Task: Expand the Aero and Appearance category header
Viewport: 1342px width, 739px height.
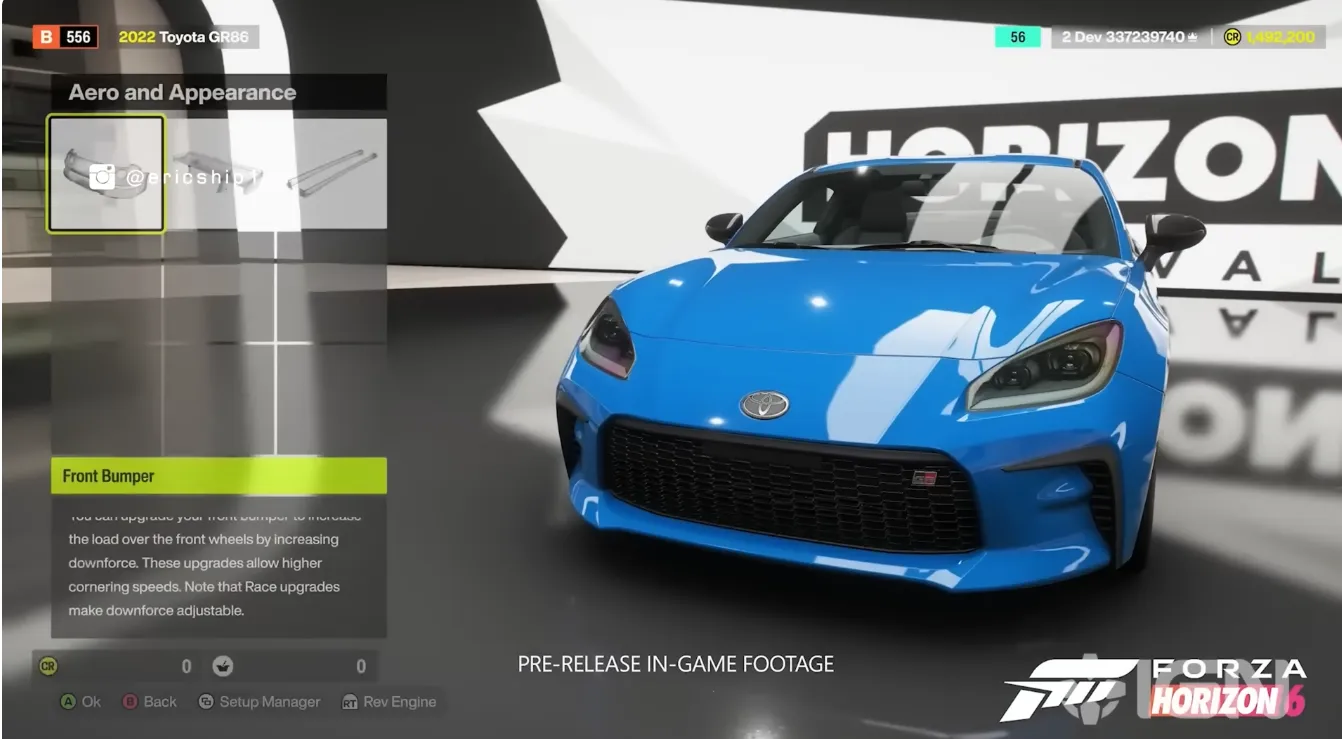Action: click(181, 92)
